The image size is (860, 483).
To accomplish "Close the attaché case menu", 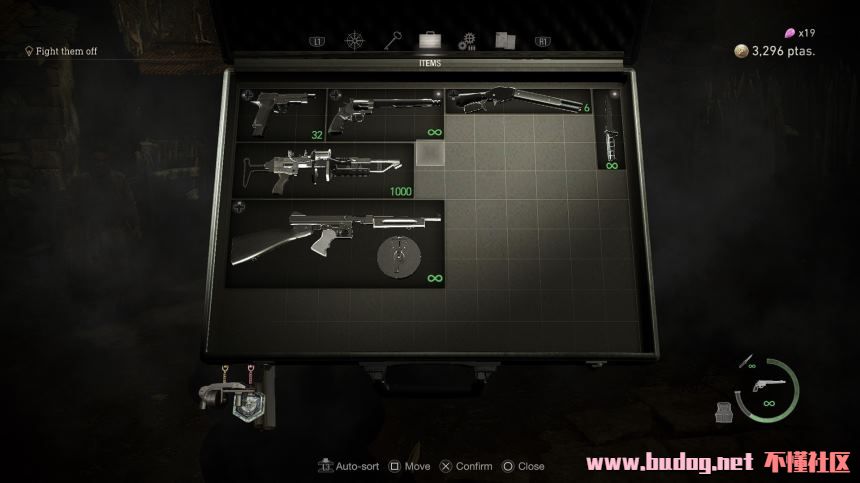I will click(x=530, y=466).
